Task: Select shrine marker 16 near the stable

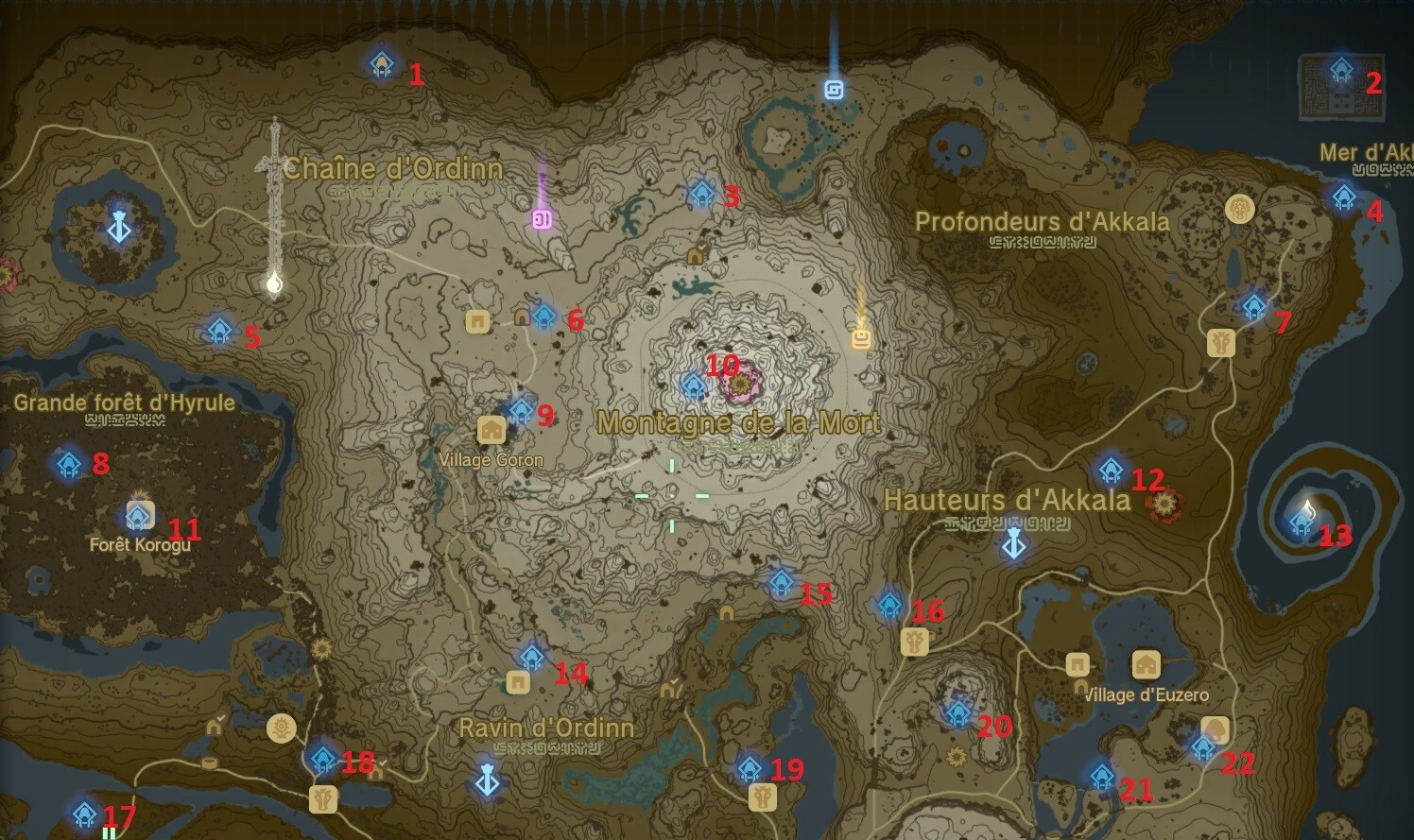Action: (887, 604)
